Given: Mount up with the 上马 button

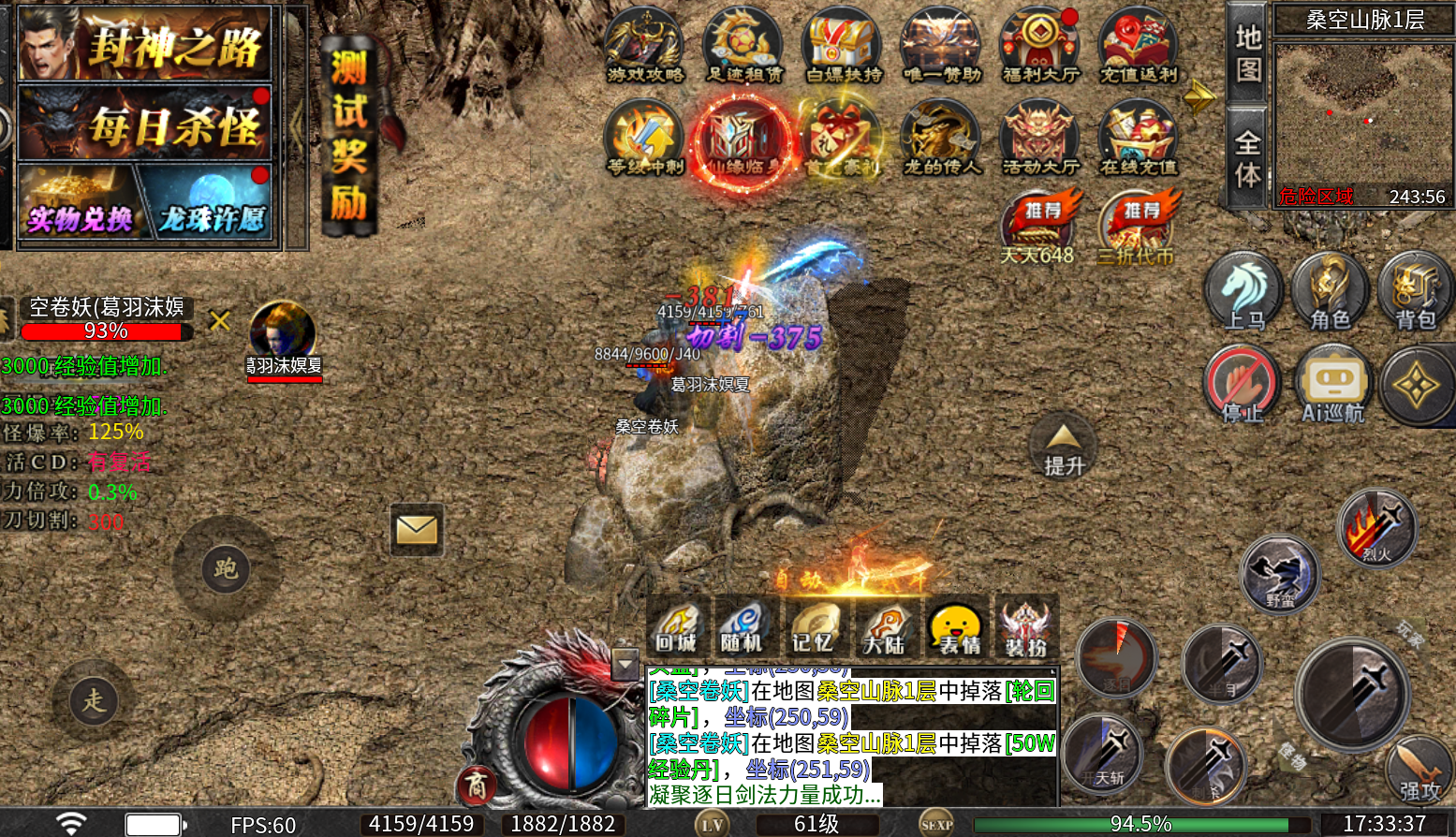Looking at the screenshot, I should [1243, 291].
